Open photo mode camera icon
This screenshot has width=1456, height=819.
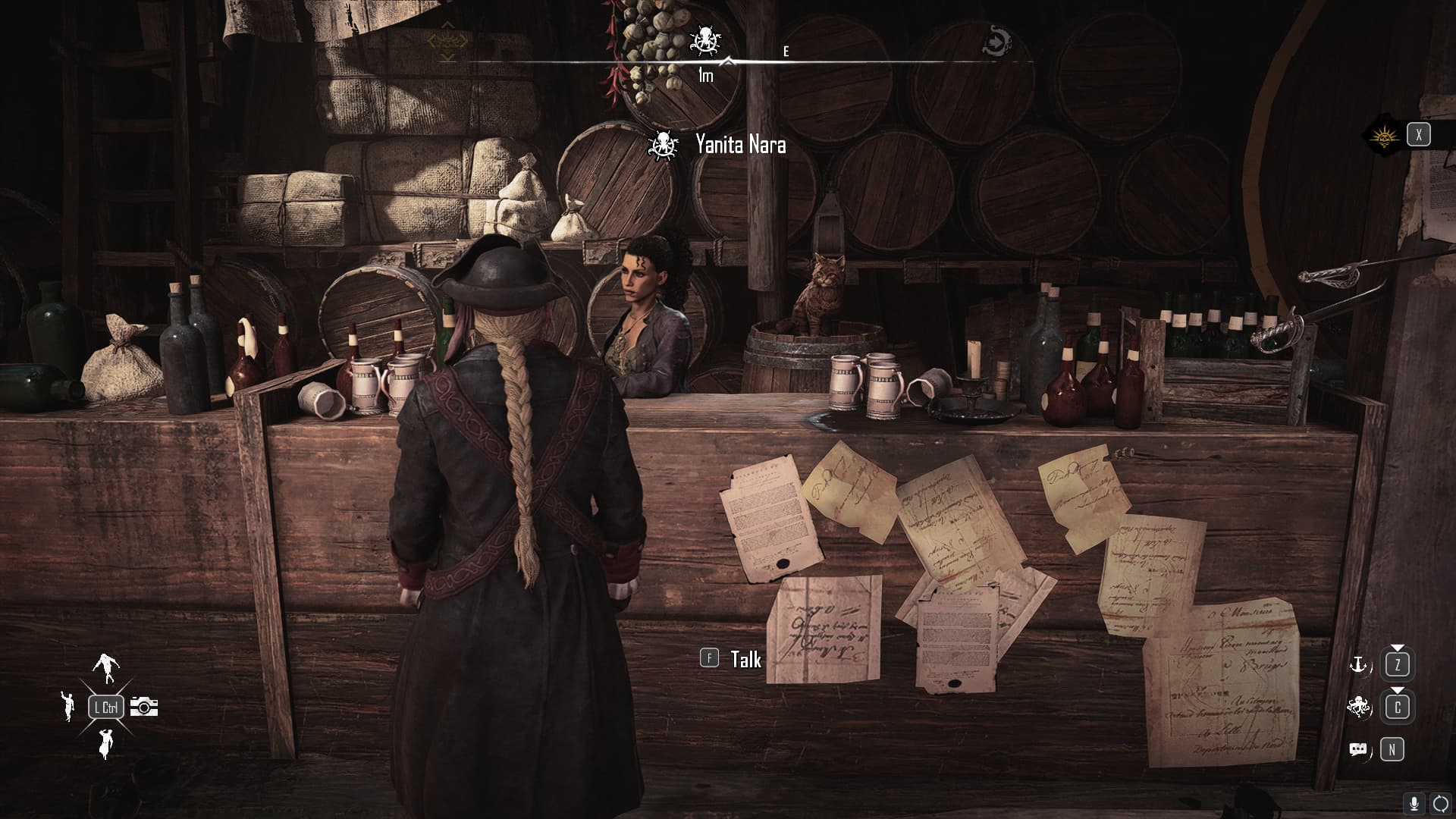click(143, 707)
